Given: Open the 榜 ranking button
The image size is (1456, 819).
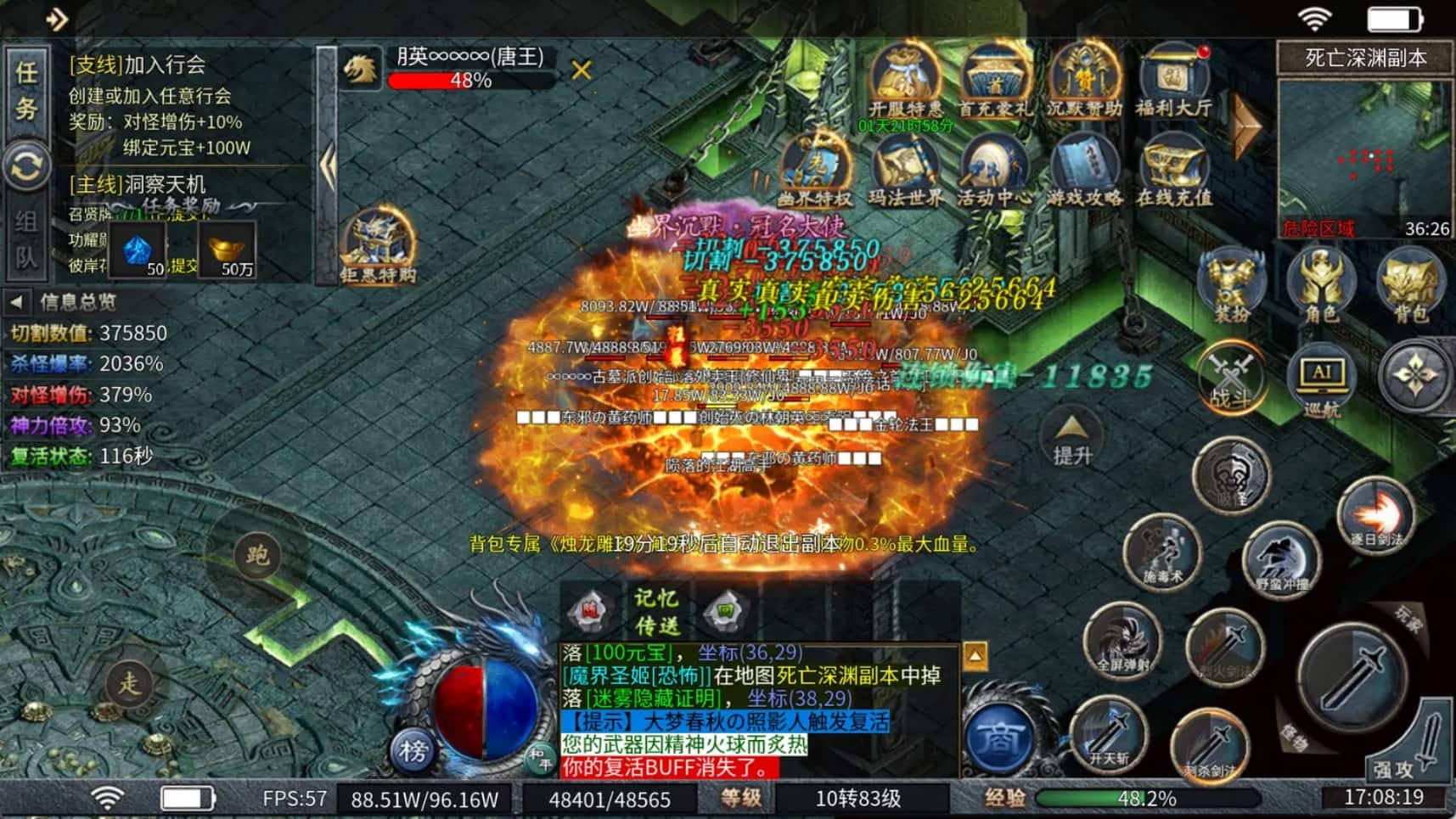Looking at the screenshot, I should click(x=413, y=750).
